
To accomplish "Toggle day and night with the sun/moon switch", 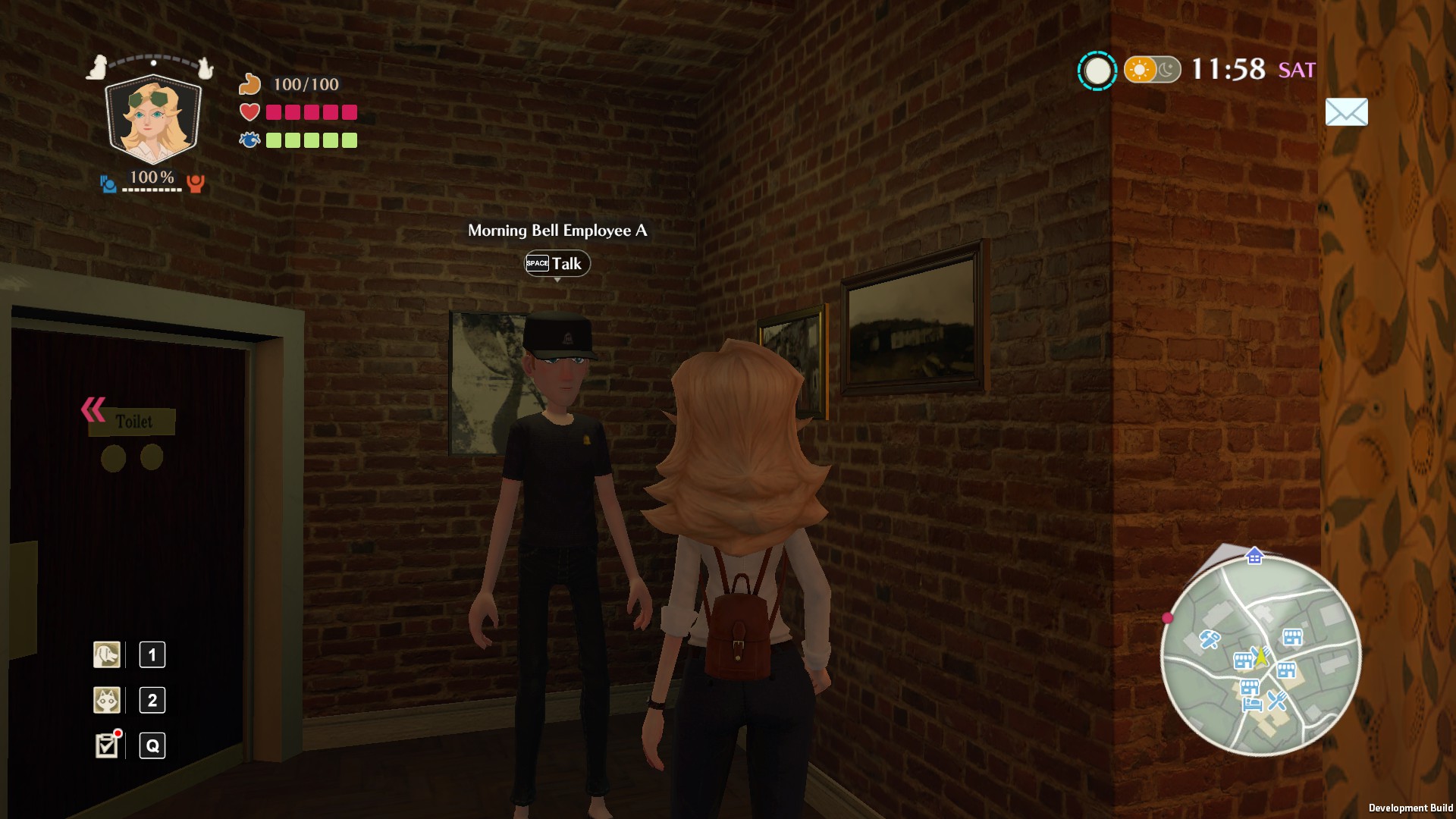I will (1153, 71).
